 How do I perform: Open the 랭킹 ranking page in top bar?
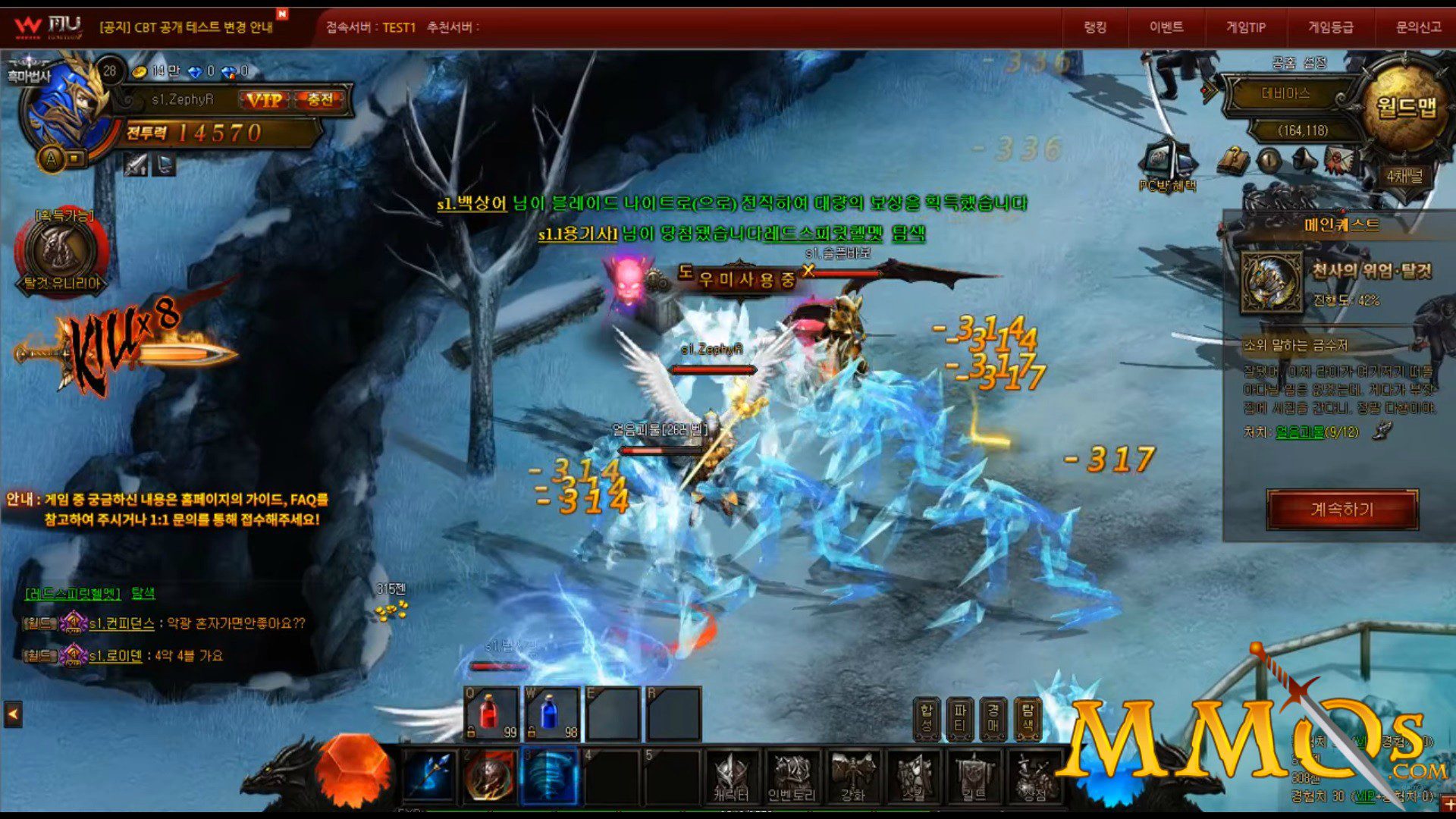pos(1095,27)
